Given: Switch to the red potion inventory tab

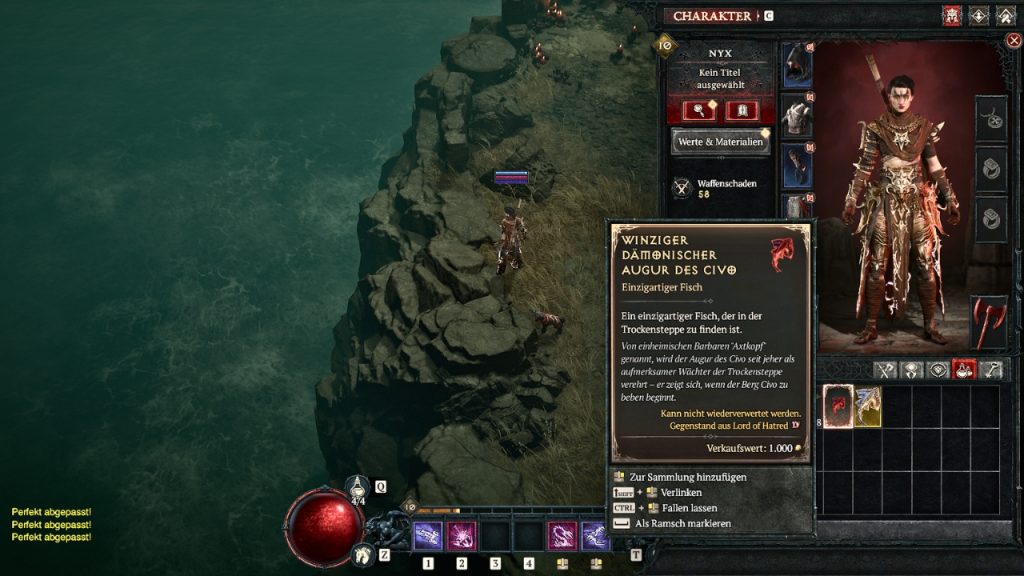Looking at the screenshot, I should pyautogui.click(x=964, y=370).
